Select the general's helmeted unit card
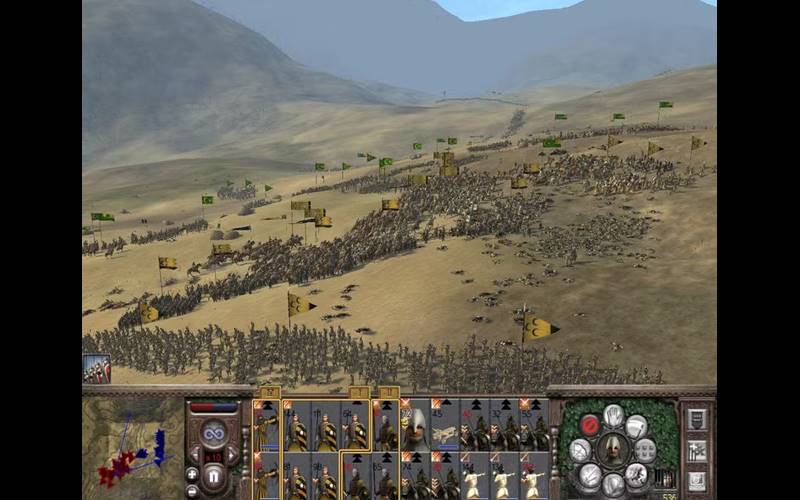 pos(415,425)
